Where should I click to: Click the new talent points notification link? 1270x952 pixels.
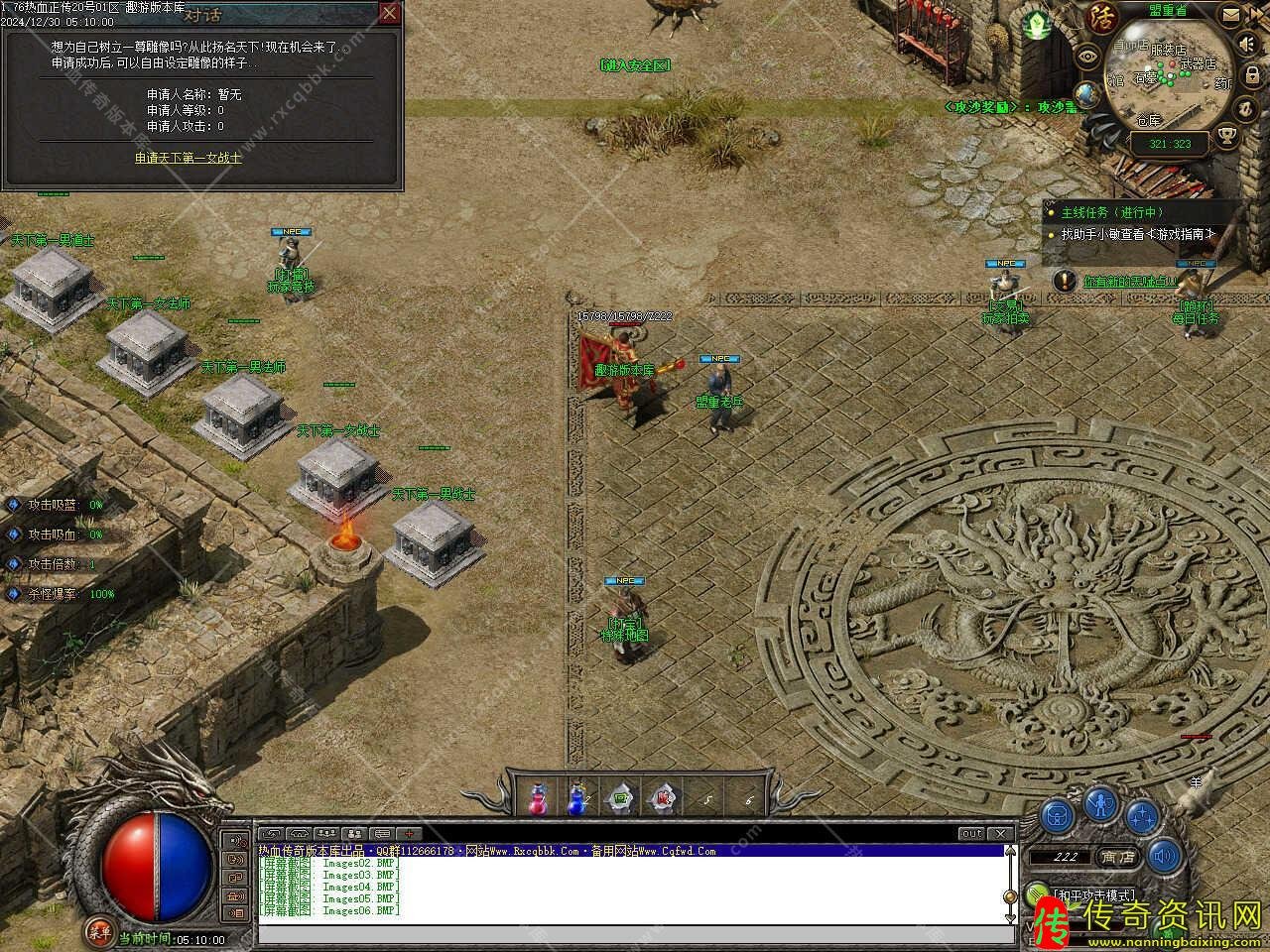pos(1129,282)
